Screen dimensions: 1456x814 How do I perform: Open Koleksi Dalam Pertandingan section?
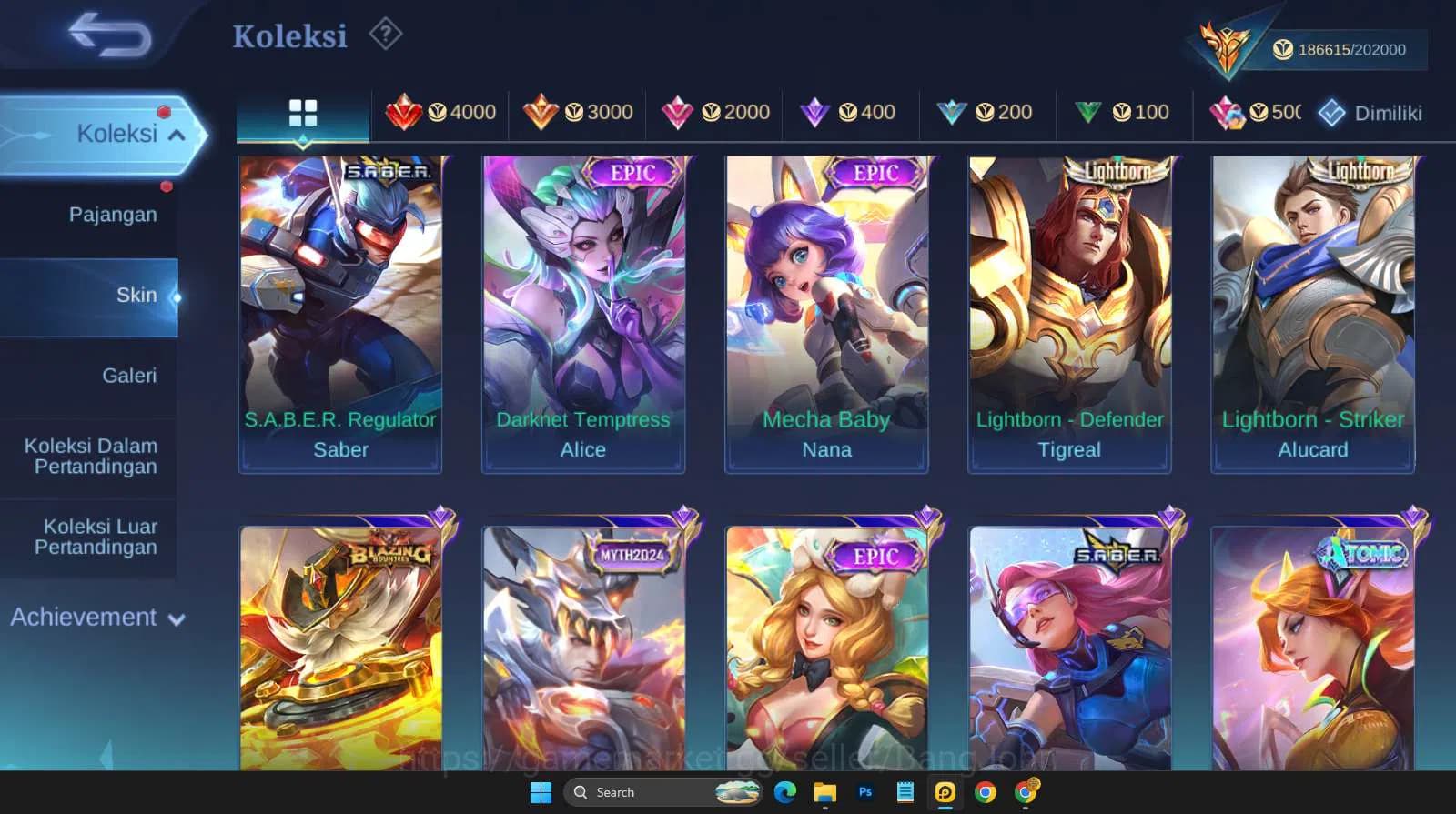[88, 456]
